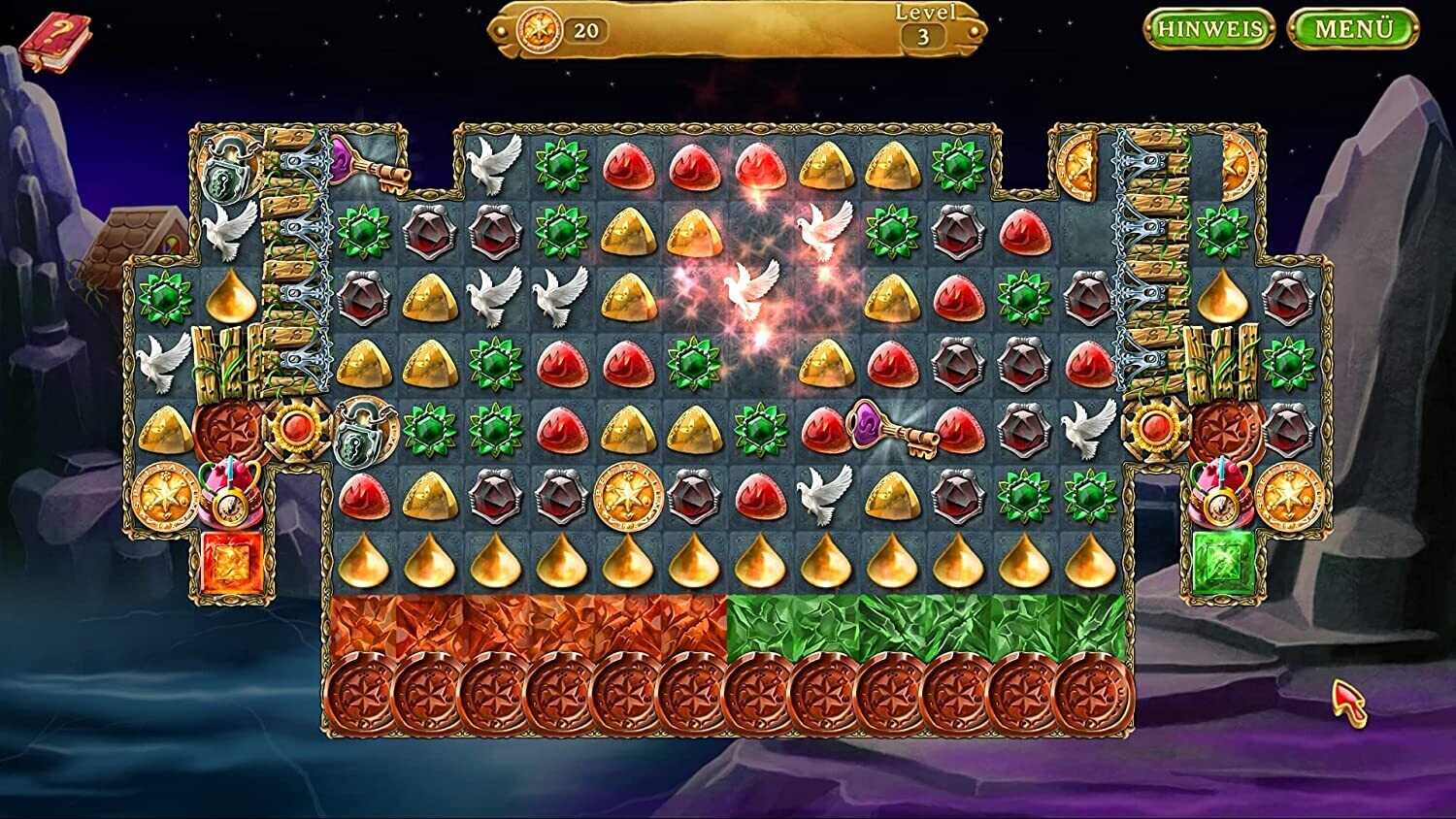Select the orange square gem tile
1456x819 pixels.
point(232,563)
